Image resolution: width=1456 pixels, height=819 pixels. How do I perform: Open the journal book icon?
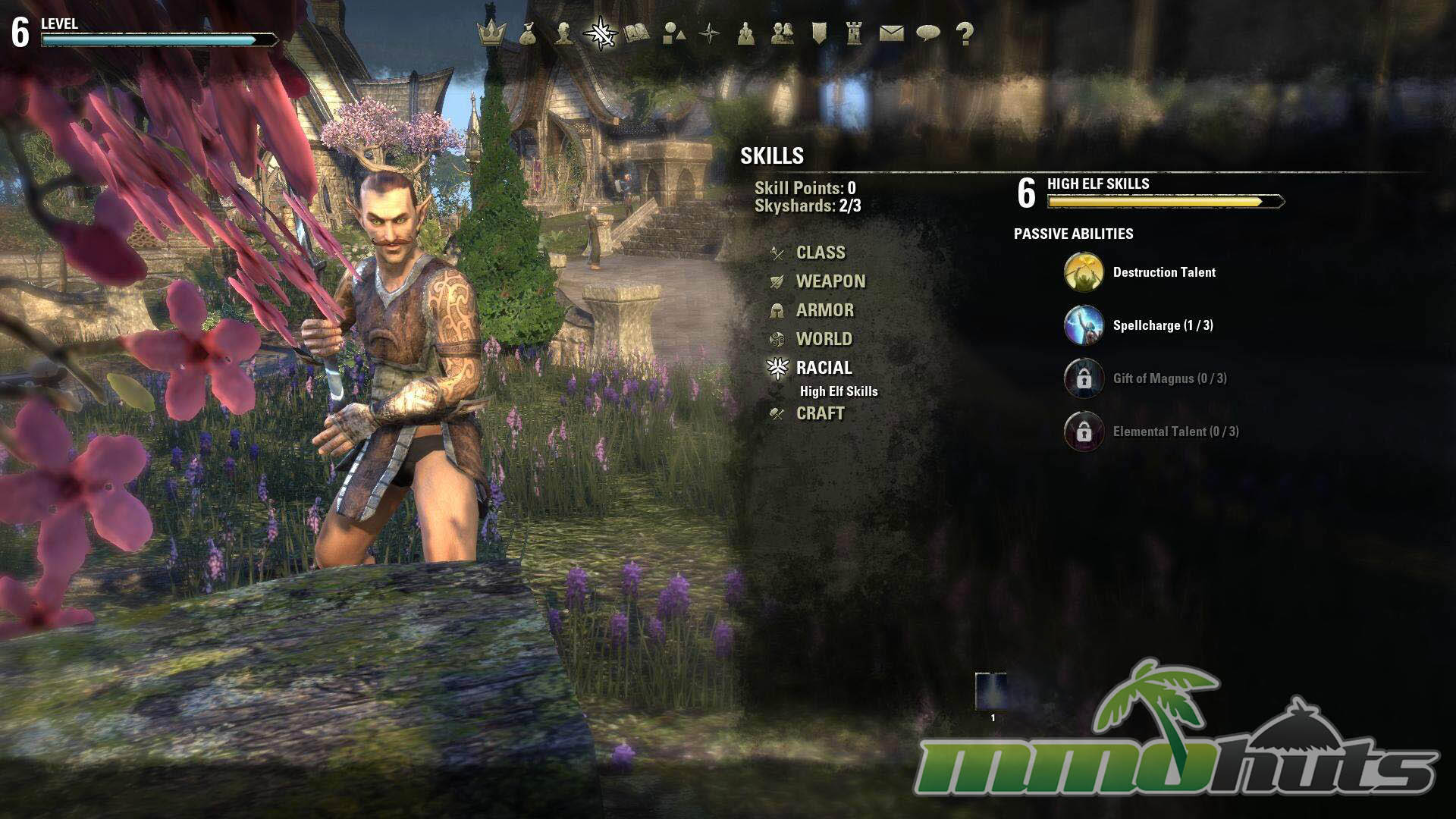tap(637, 33)
